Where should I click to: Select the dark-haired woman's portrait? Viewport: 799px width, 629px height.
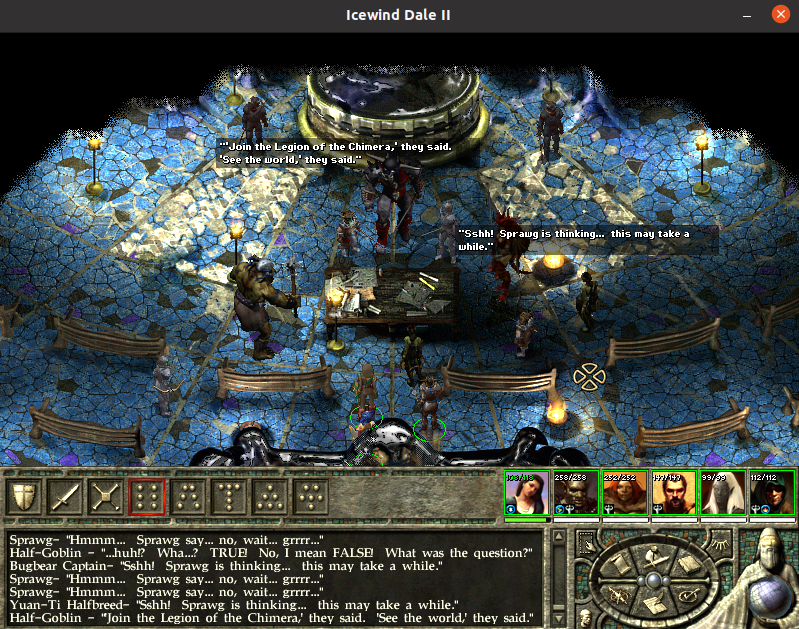[526, 492]
